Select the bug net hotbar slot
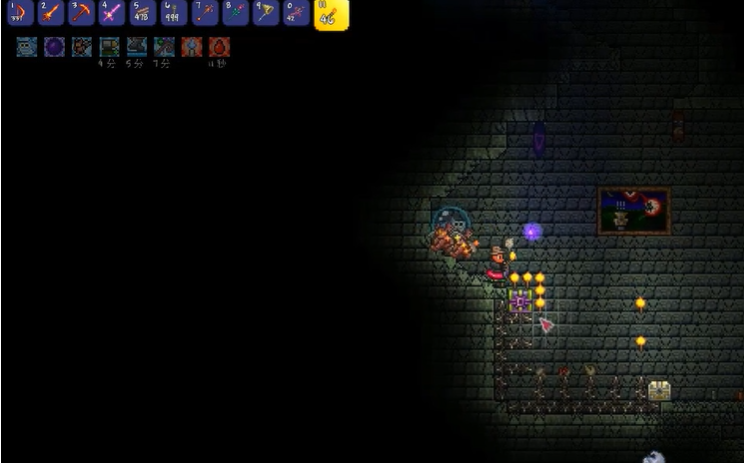 coord(265,13)
